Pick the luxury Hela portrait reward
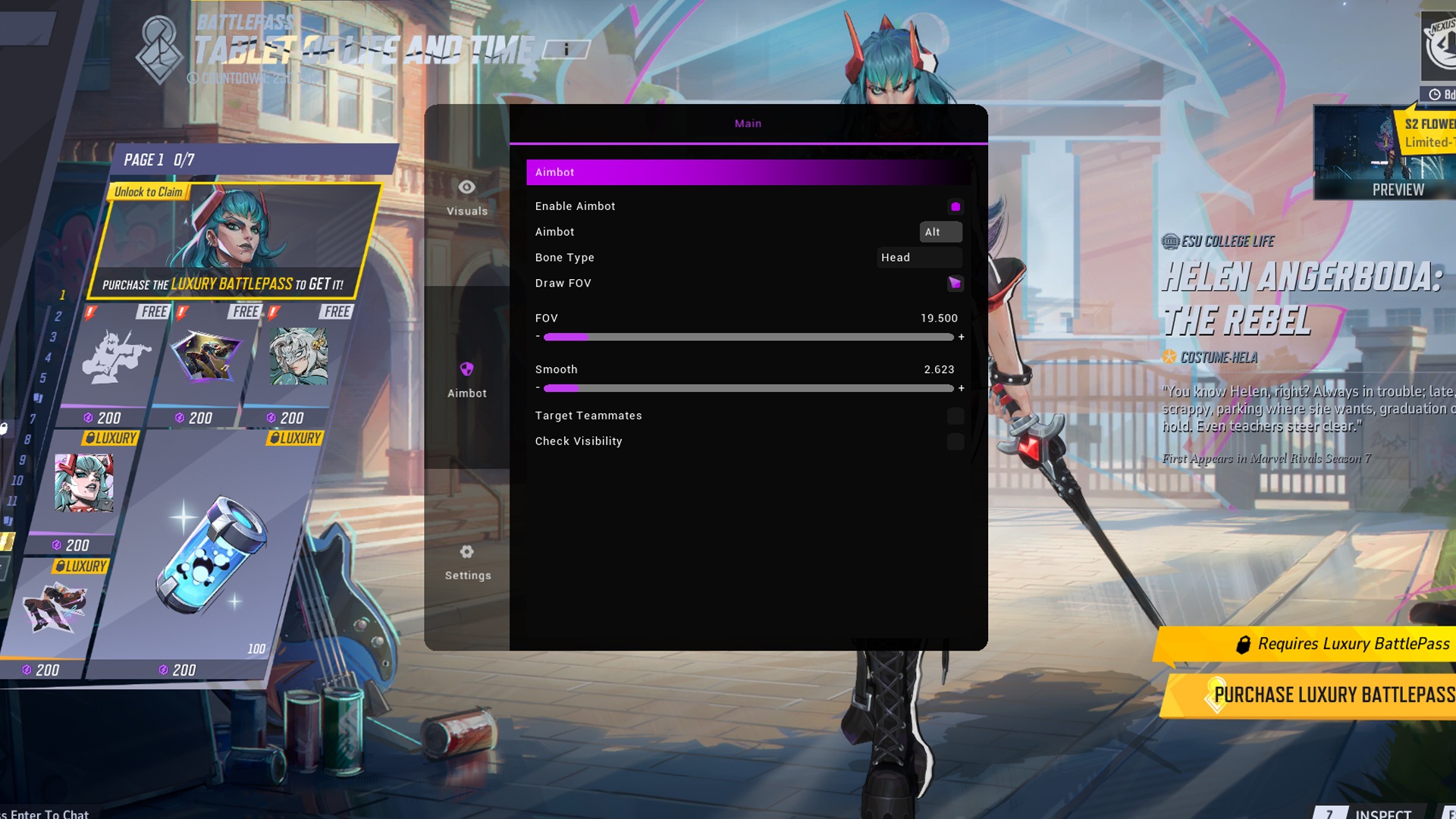1456x819 pixels. pyautogui.click(x=83, y=484)
